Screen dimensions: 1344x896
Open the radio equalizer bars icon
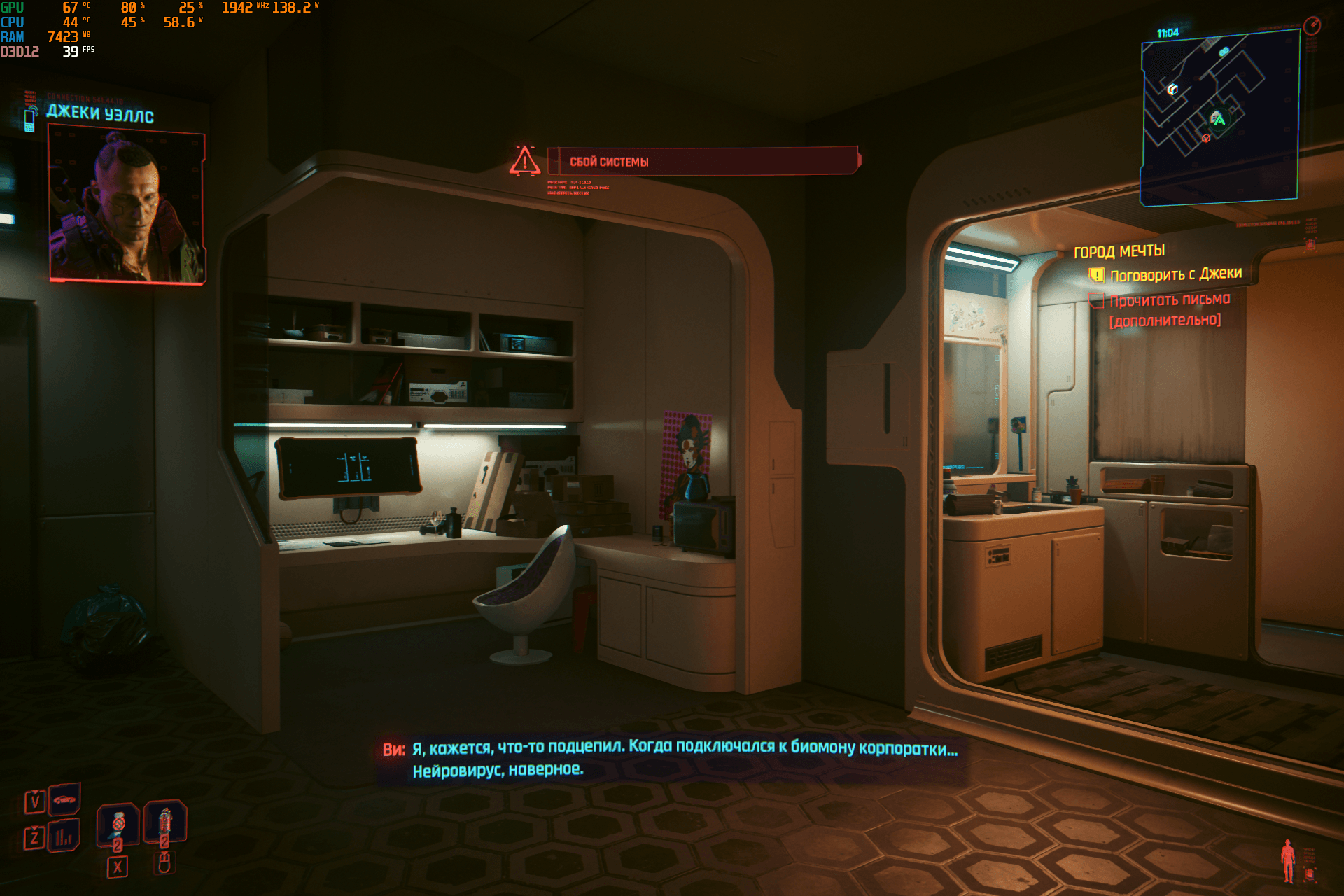pyautogui.click(x=64, y=836)
